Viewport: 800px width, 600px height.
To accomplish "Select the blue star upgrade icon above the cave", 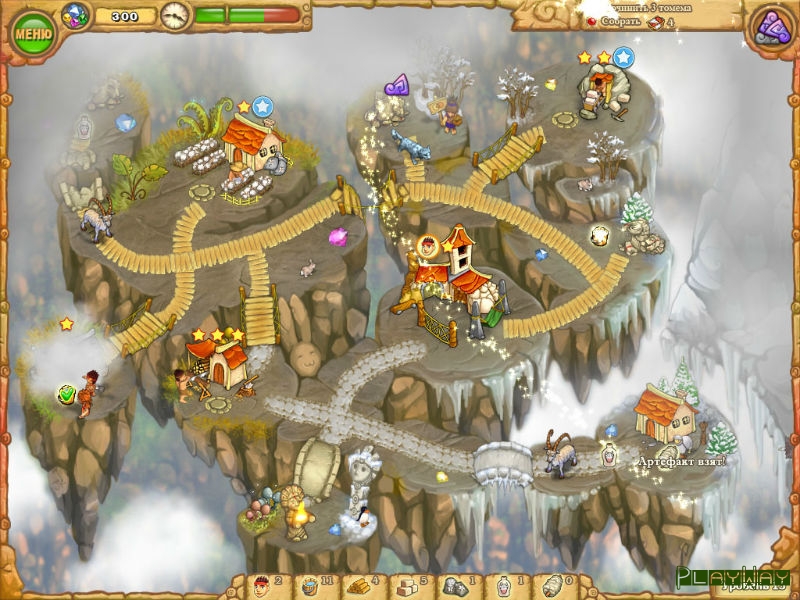I will [623, 57].
